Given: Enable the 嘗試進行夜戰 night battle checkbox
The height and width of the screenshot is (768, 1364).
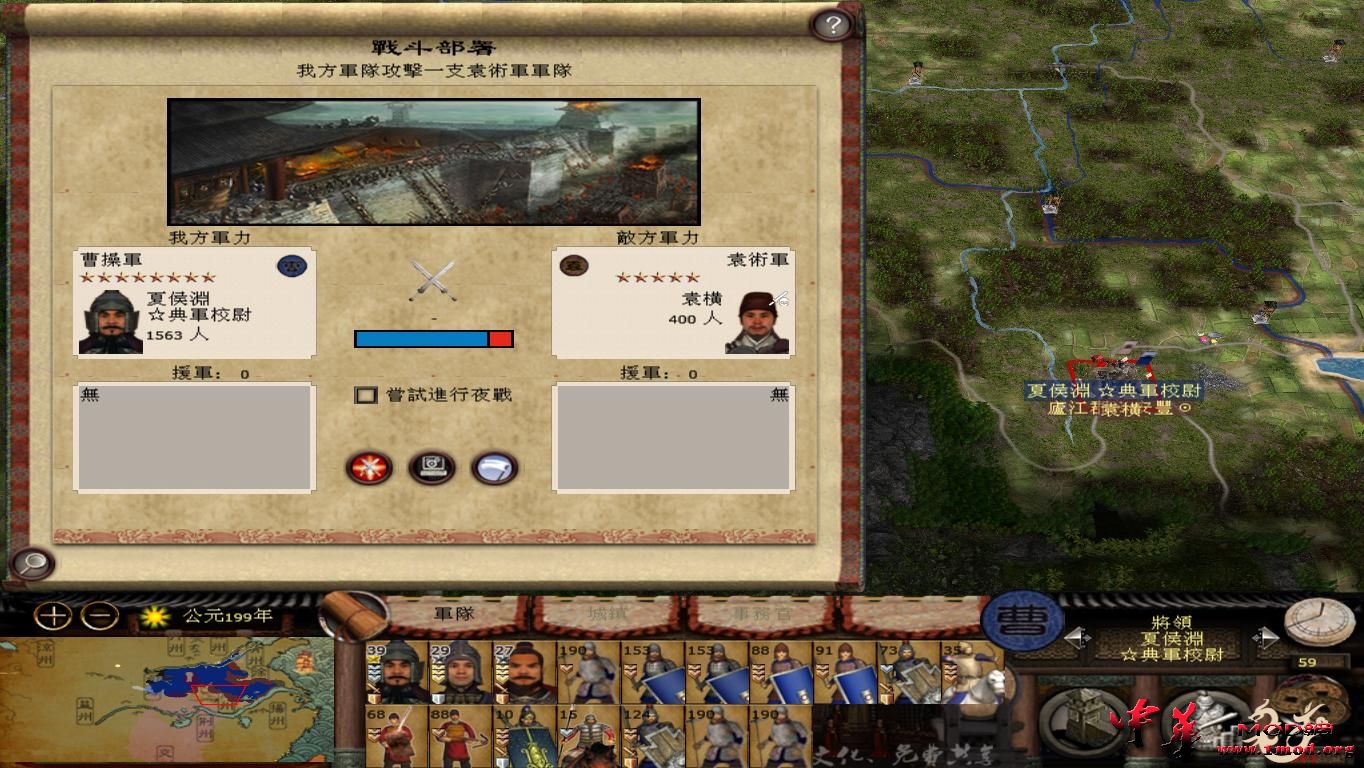Looking at the screenshot, I should [364, 395].
